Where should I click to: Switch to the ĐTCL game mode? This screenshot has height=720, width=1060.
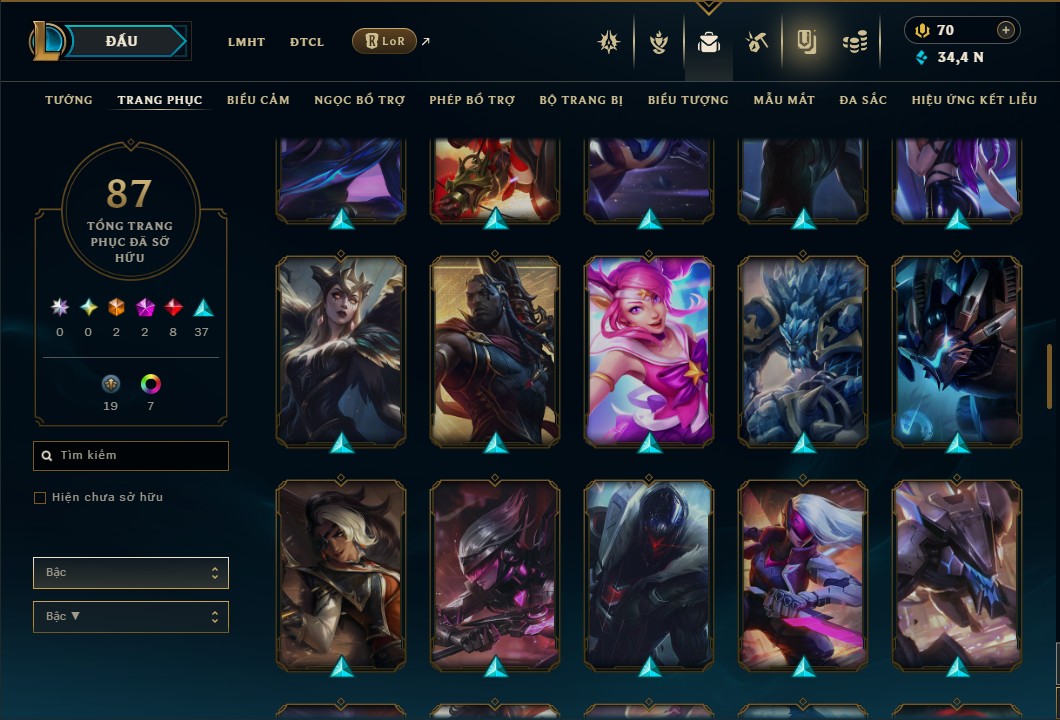(x=307, y=42)
